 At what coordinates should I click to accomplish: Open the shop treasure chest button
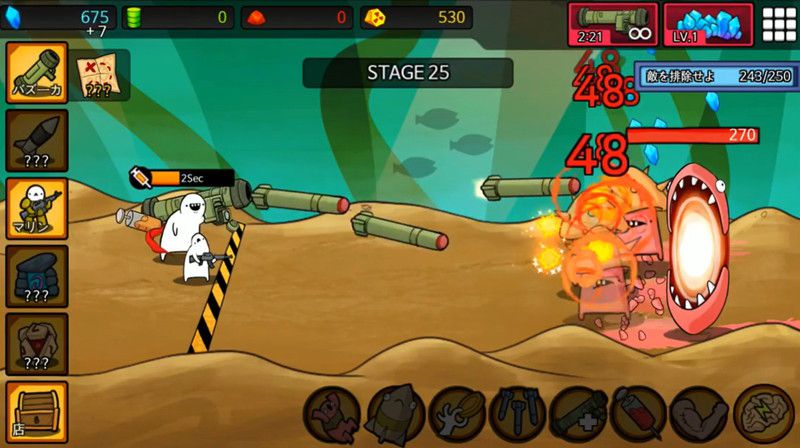(x=37, y=410)
